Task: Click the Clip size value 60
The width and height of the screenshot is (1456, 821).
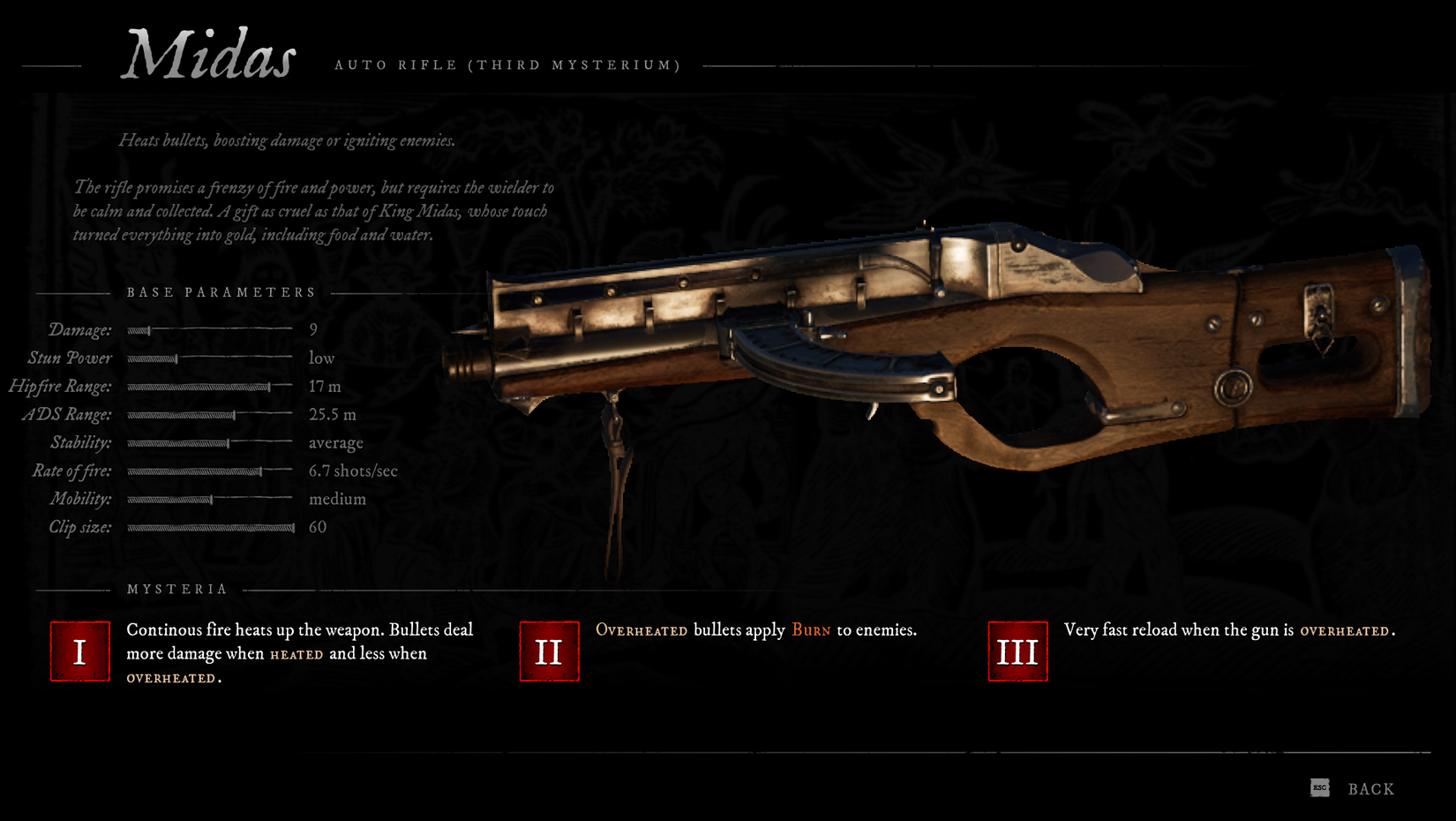Action: click(x=316, y=527)
